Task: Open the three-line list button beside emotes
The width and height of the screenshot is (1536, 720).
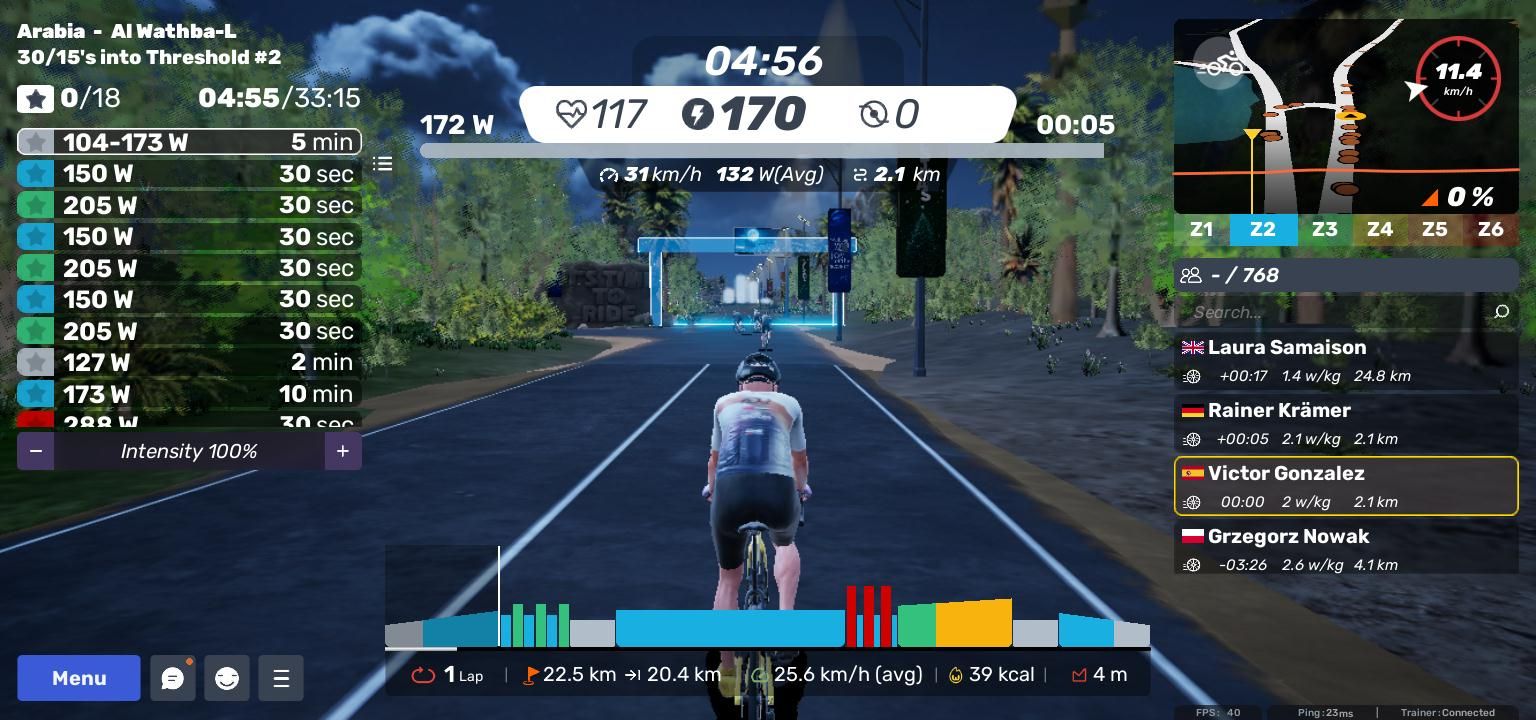Action: 281,679
